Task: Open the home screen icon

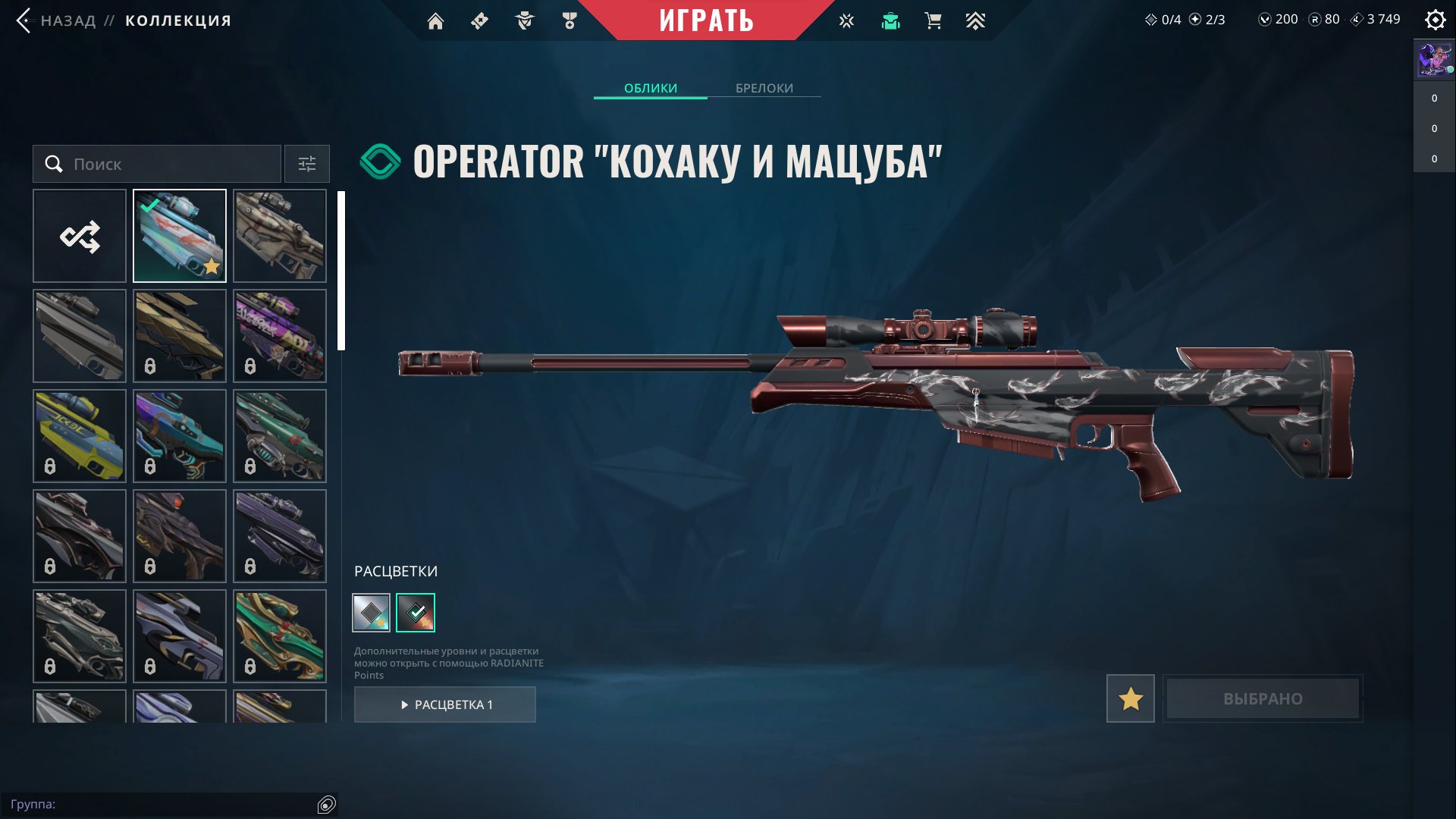Action: (435, 20)
